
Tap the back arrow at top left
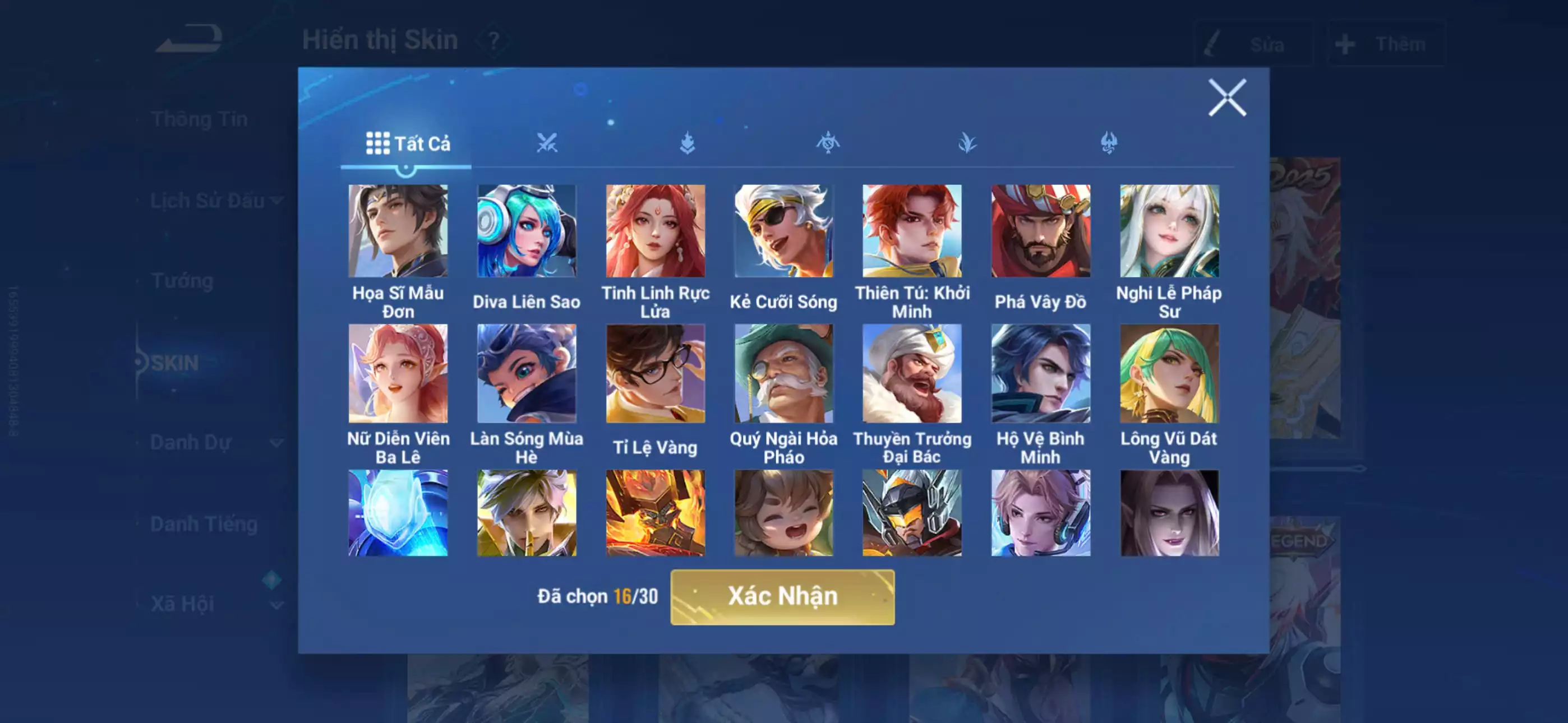[x=188, y=38]
